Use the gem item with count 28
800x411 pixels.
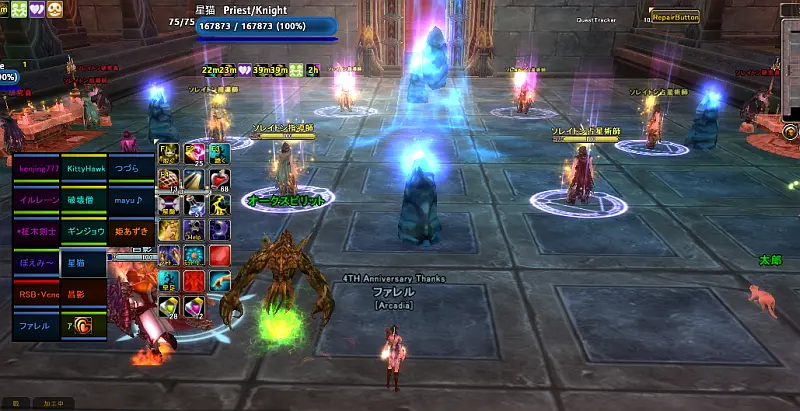pyautogui.click(x=171, y=305)
